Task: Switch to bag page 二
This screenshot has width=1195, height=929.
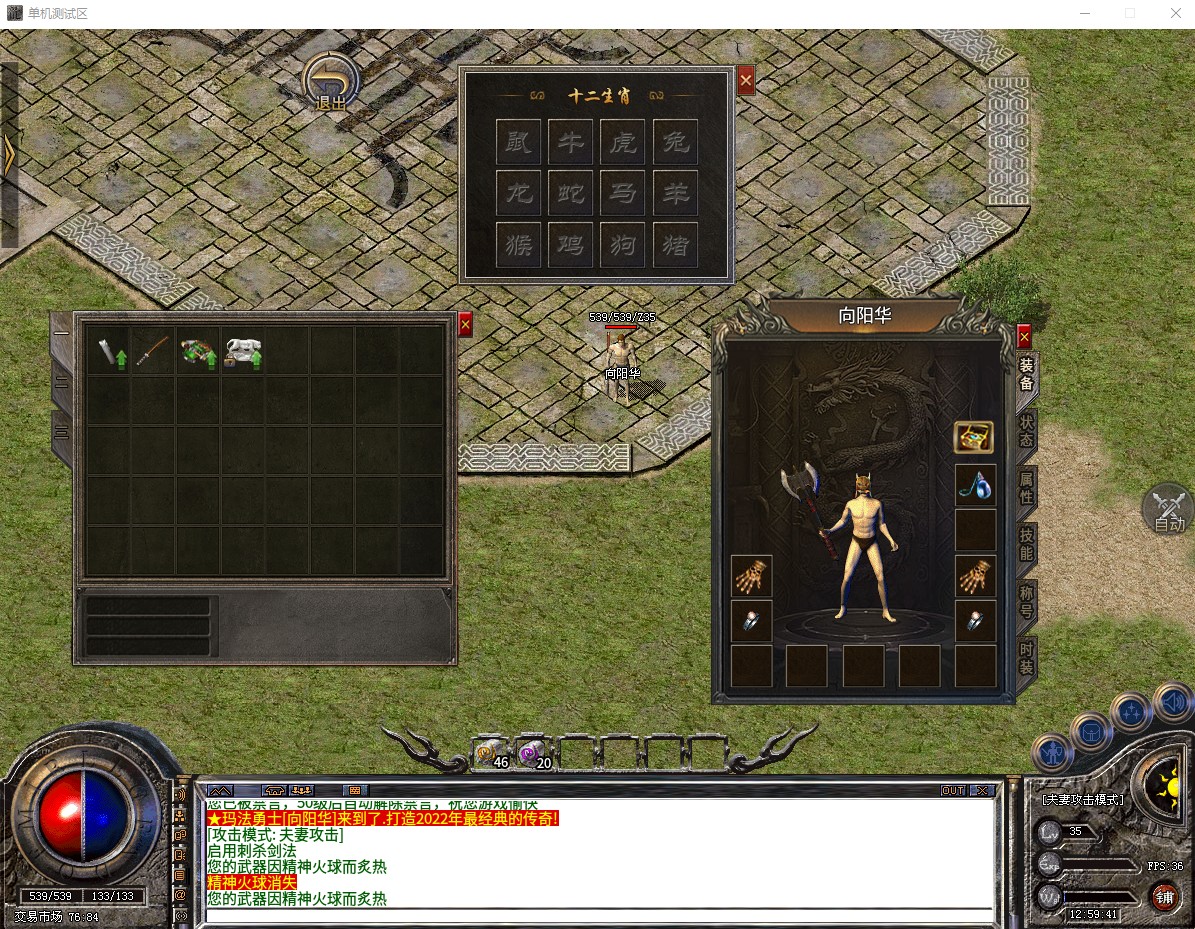Action: tap(62, 383)
